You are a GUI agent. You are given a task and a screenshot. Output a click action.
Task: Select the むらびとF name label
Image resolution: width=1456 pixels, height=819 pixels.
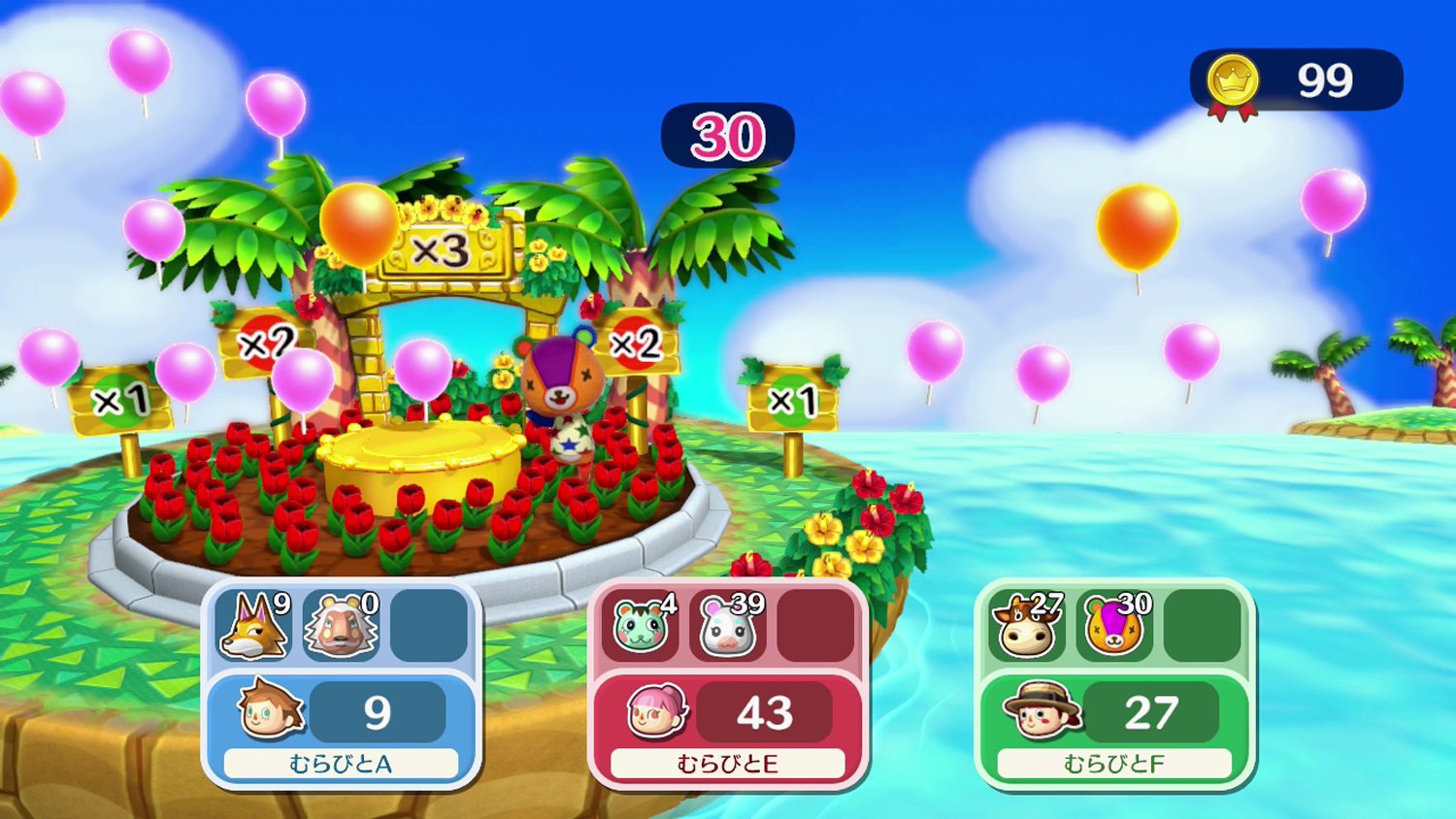[1114, 765]
